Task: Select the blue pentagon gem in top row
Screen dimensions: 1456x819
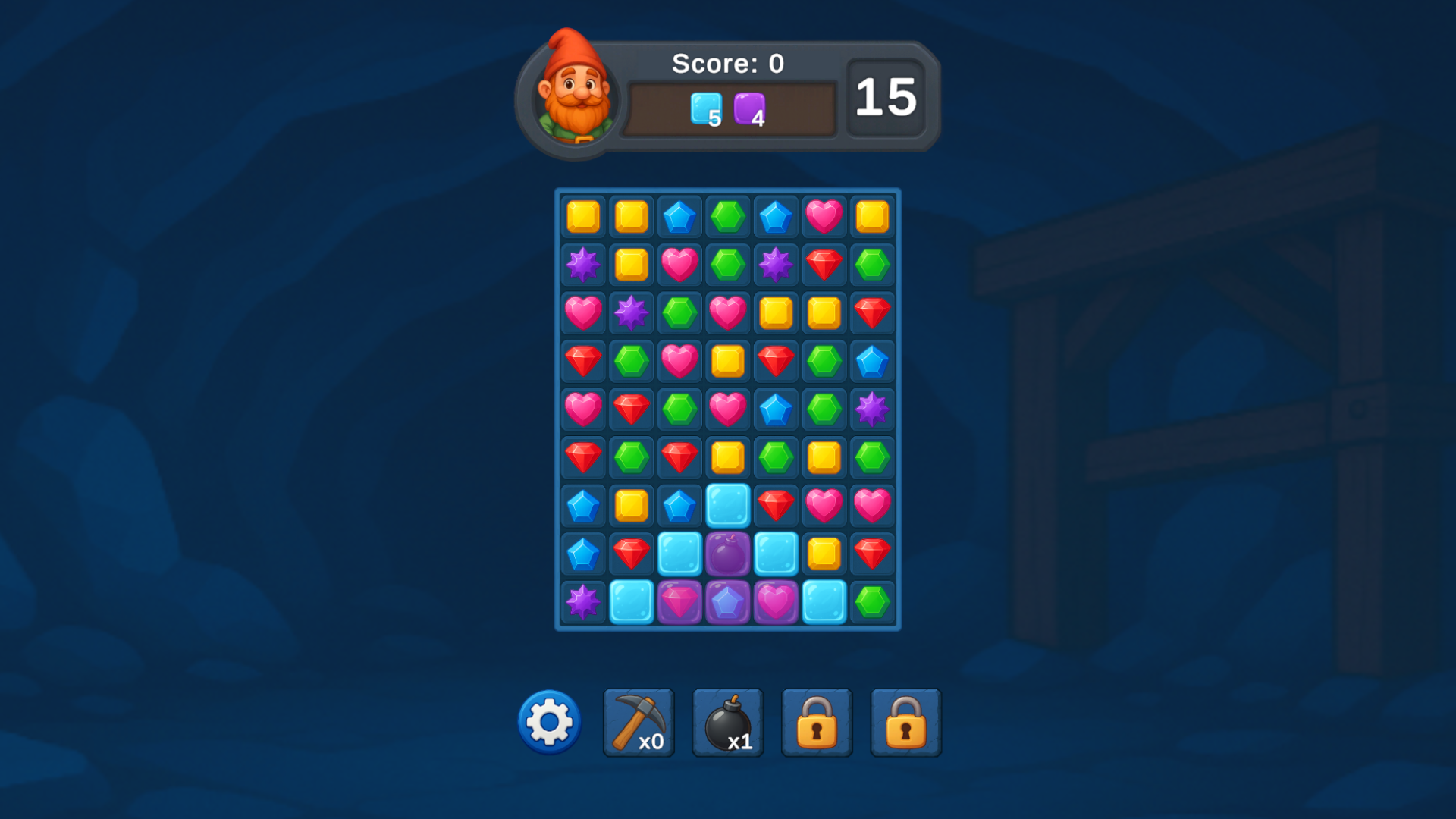Action: (x=679, y=215)
